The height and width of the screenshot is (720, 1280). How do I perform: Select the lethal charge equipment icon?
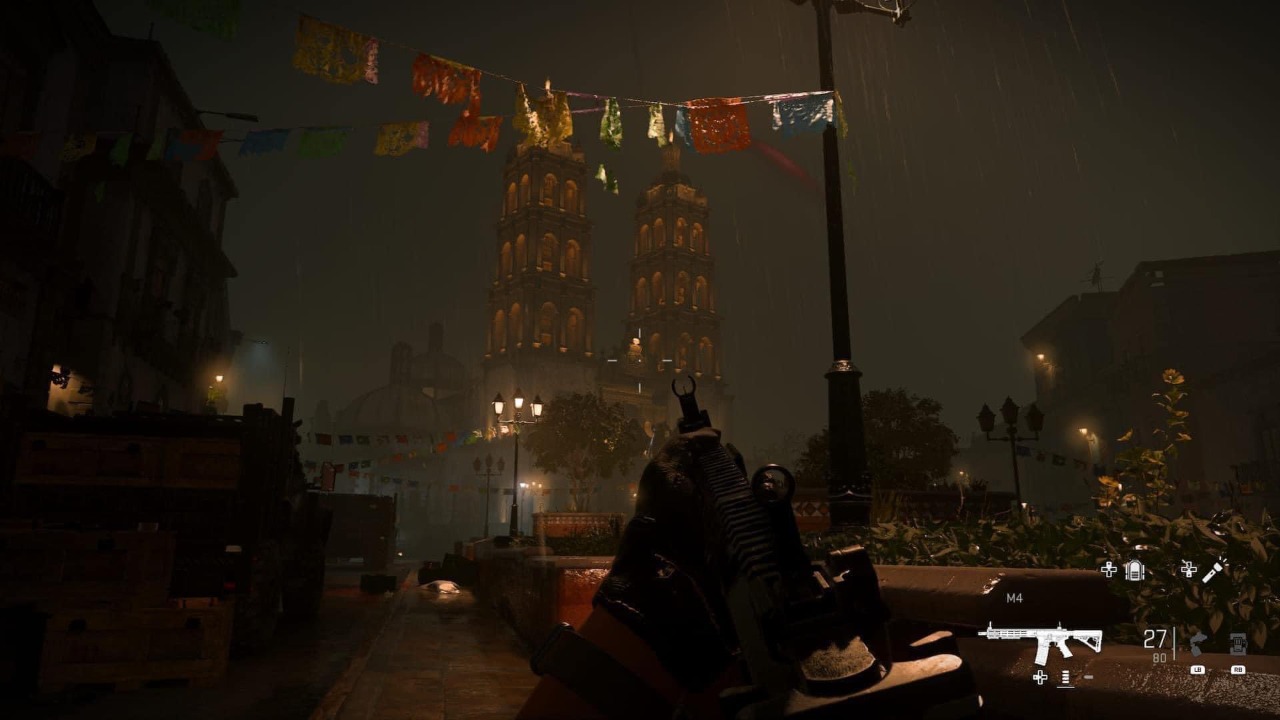pyautogui.click(x=1238, y=643)
